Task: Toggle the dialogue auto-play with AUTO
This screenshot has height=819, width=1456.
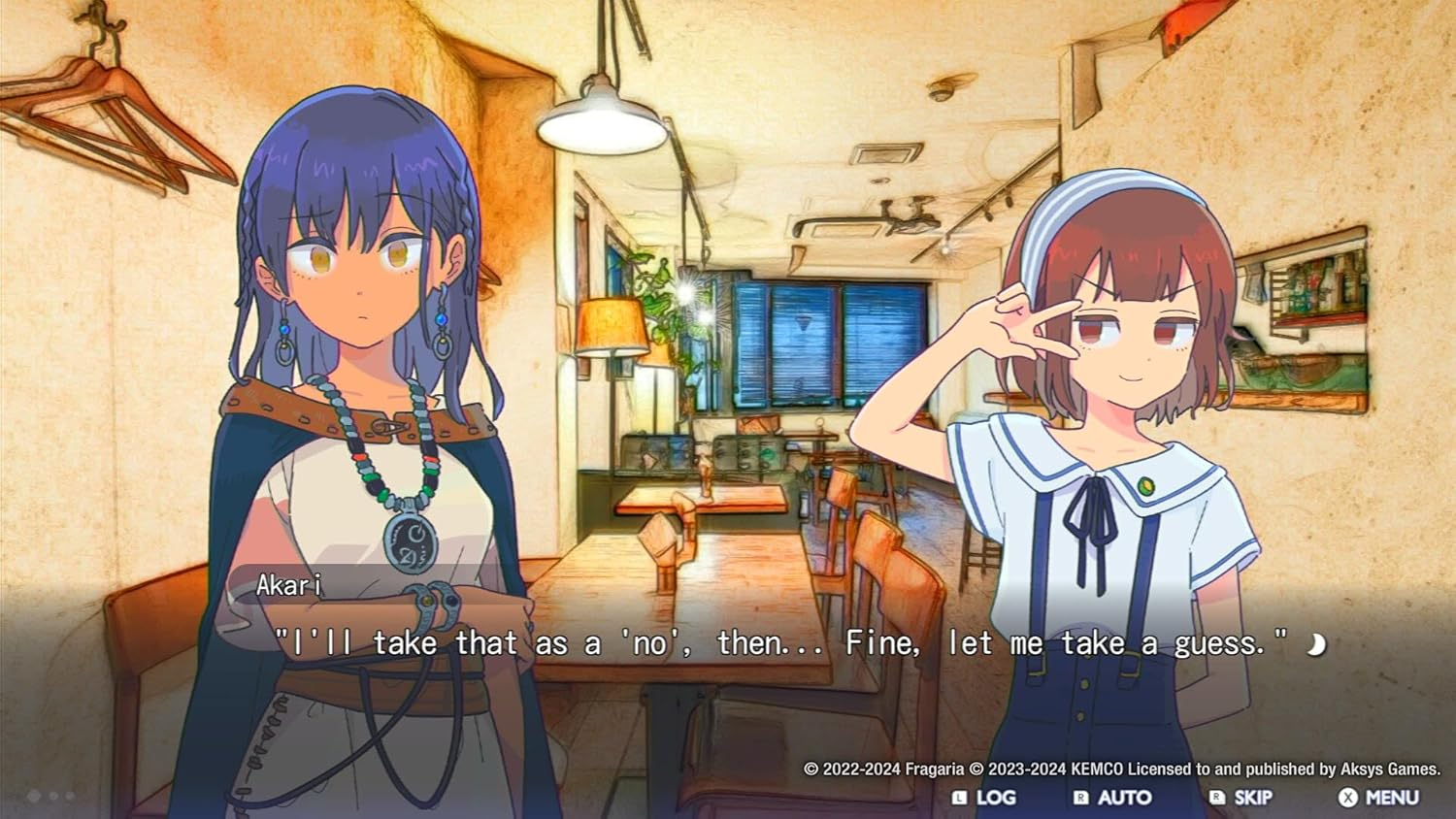Action: click(1126, 796)
